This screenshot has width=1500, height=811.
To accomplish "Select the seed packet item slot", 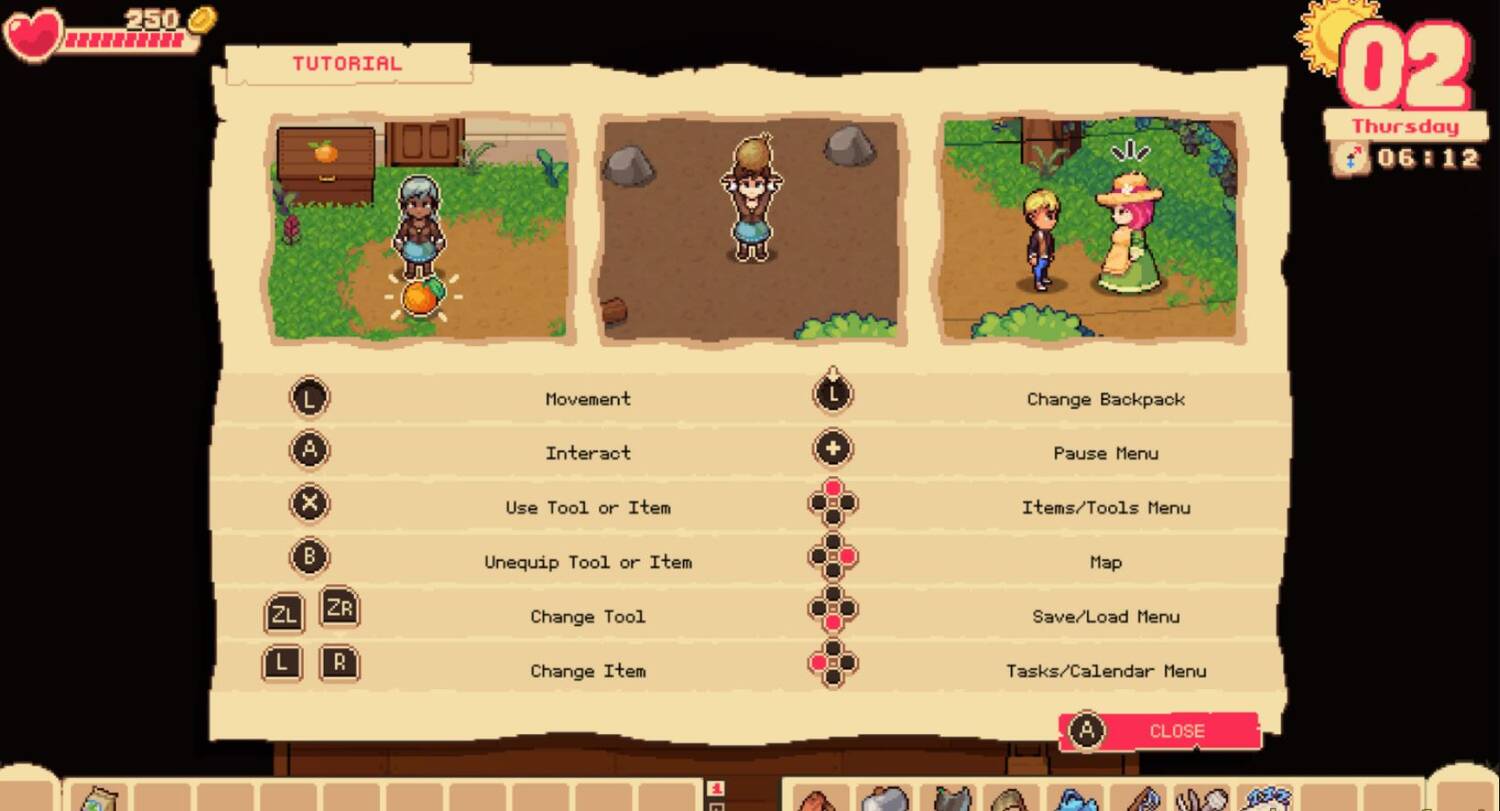I will (x=97, y=799).
